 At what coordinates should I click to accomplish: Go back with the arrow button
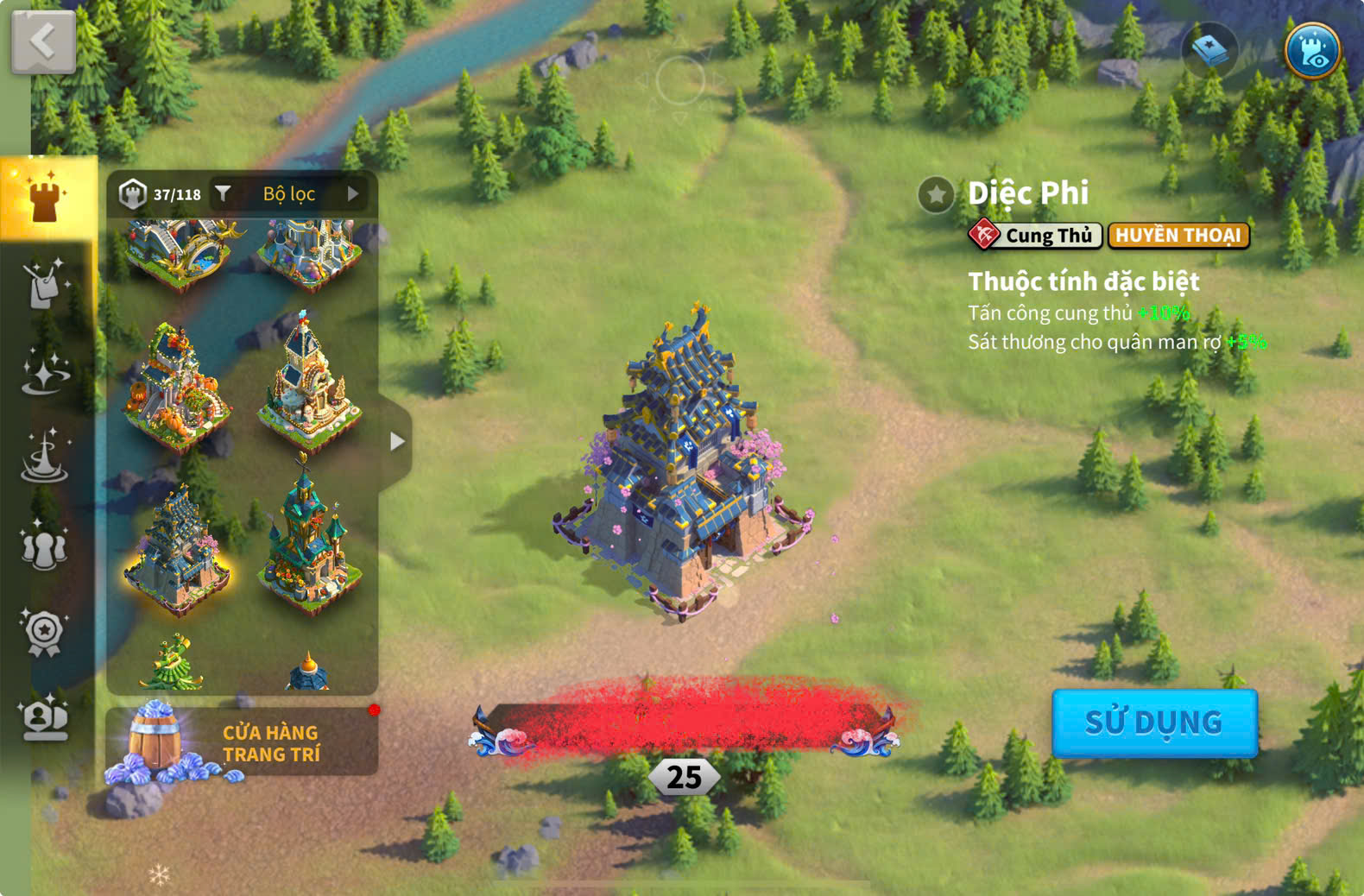(x=43, y=41)
